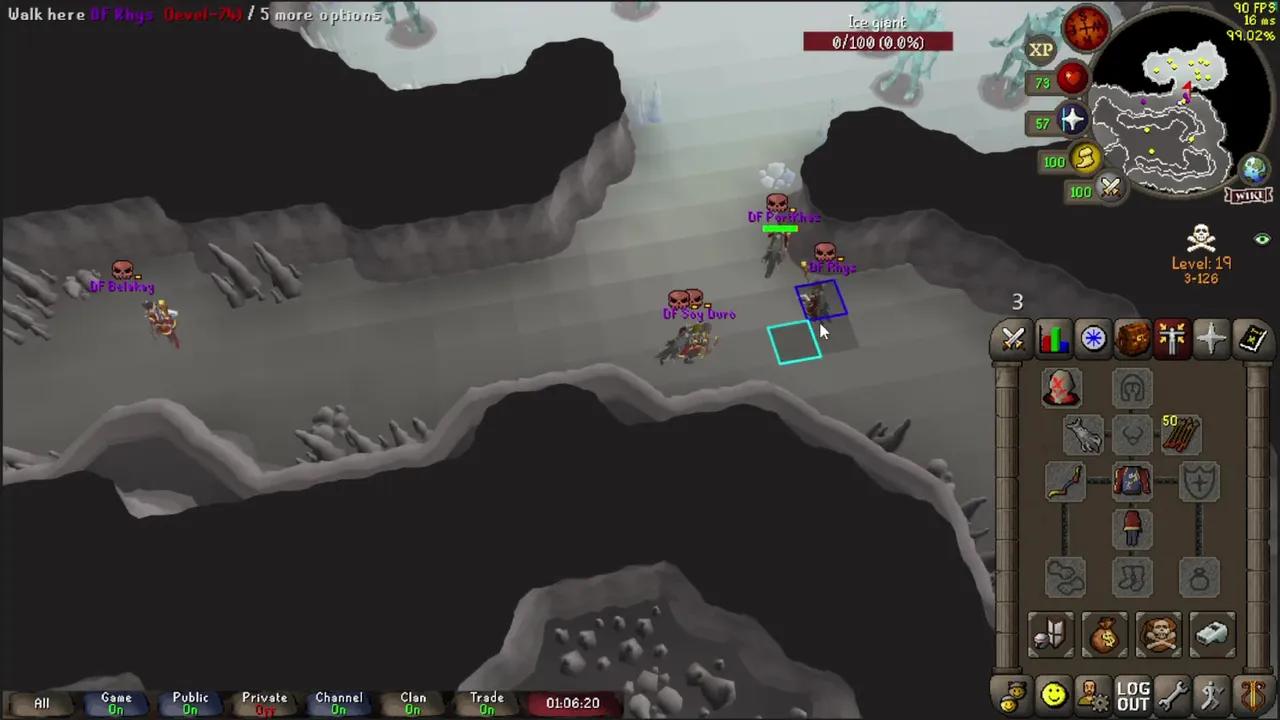
Task: Click the Ice giant health bar overlay
Action: pos(878,40)
